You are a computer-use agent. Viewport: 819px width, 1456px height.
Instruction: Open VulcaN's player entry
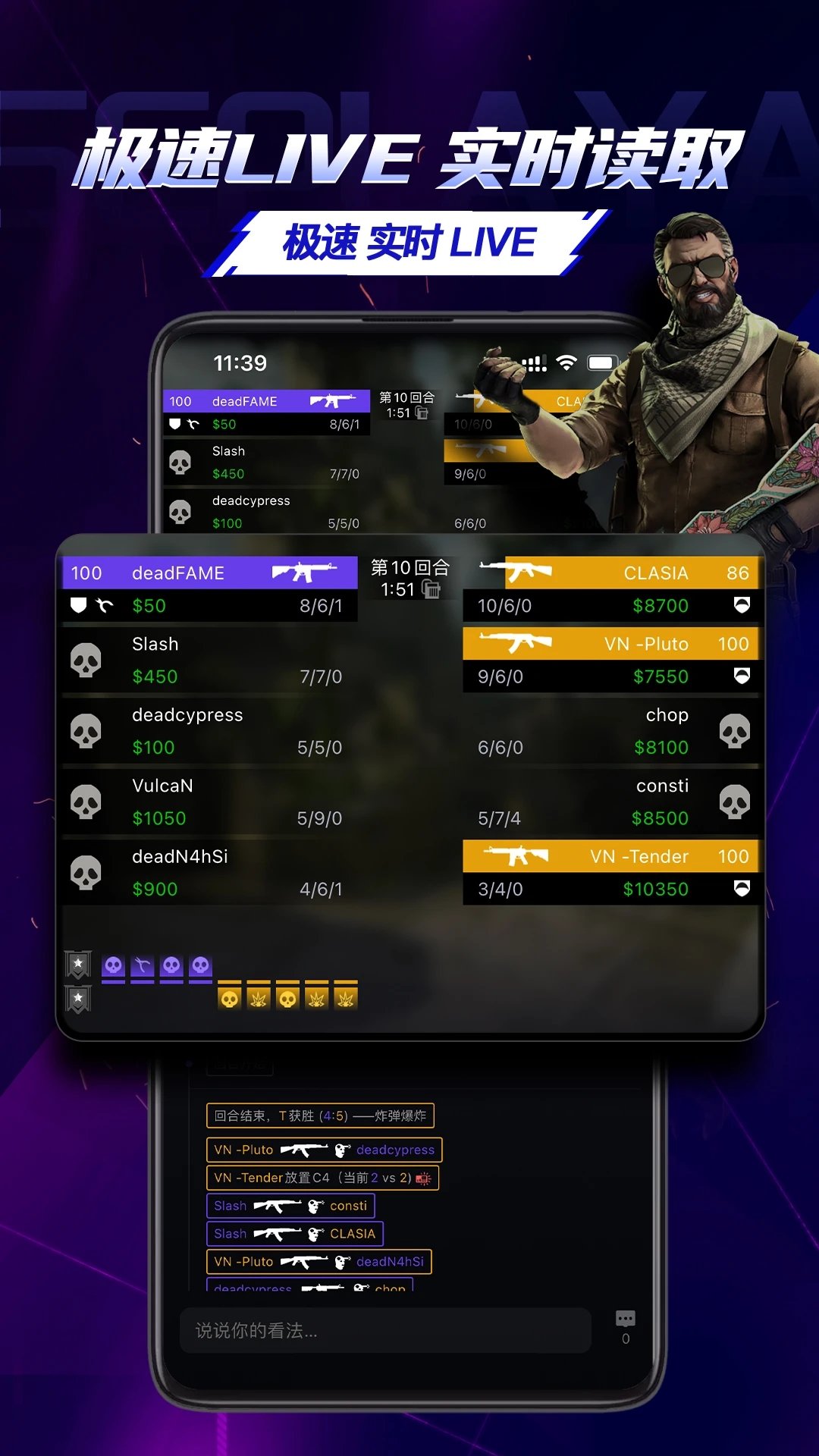coord(210,802)
